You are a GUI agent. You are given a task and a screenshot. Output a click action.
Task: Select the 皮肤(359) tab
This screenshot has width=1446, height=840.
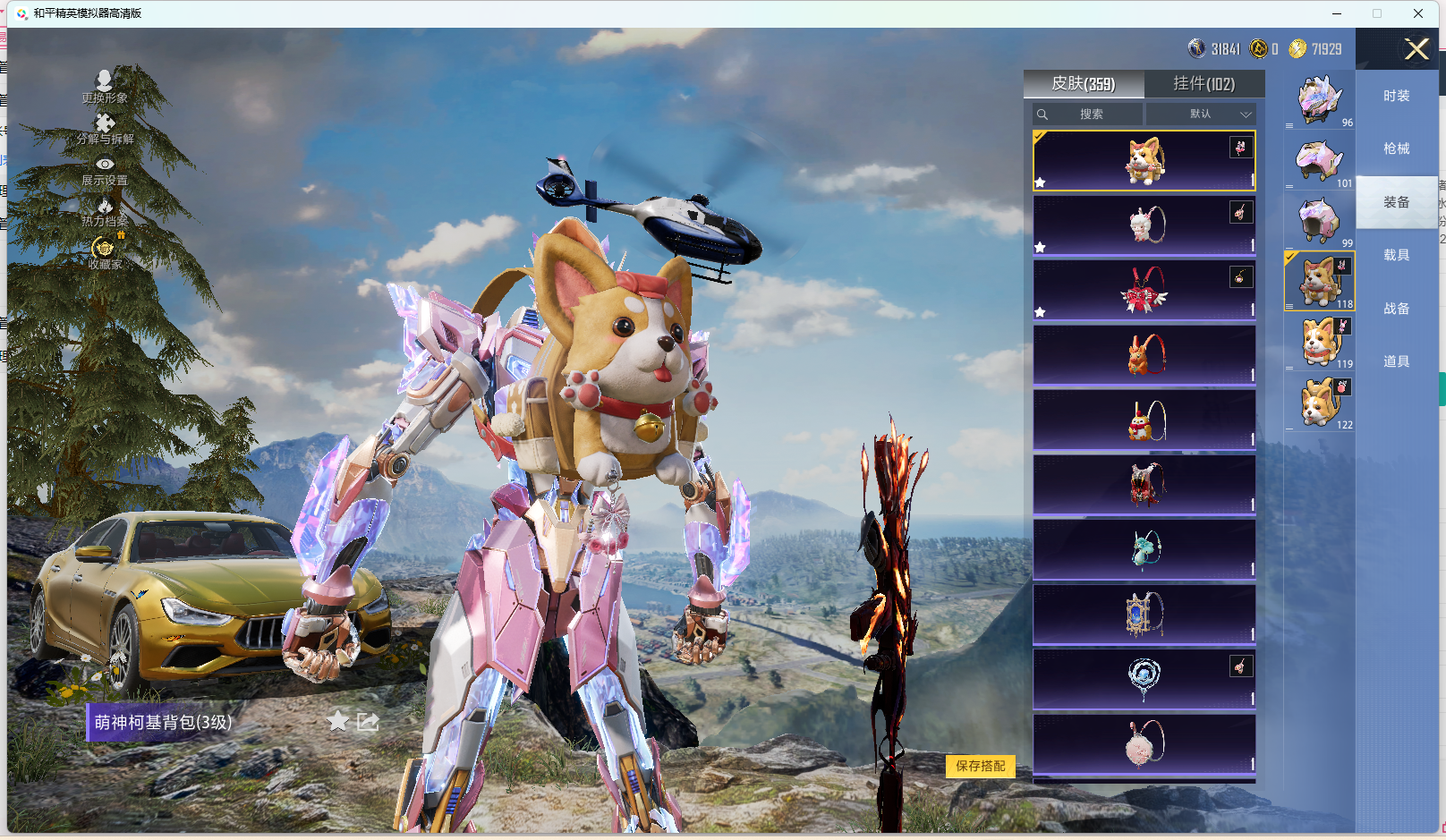[1084, 84]
